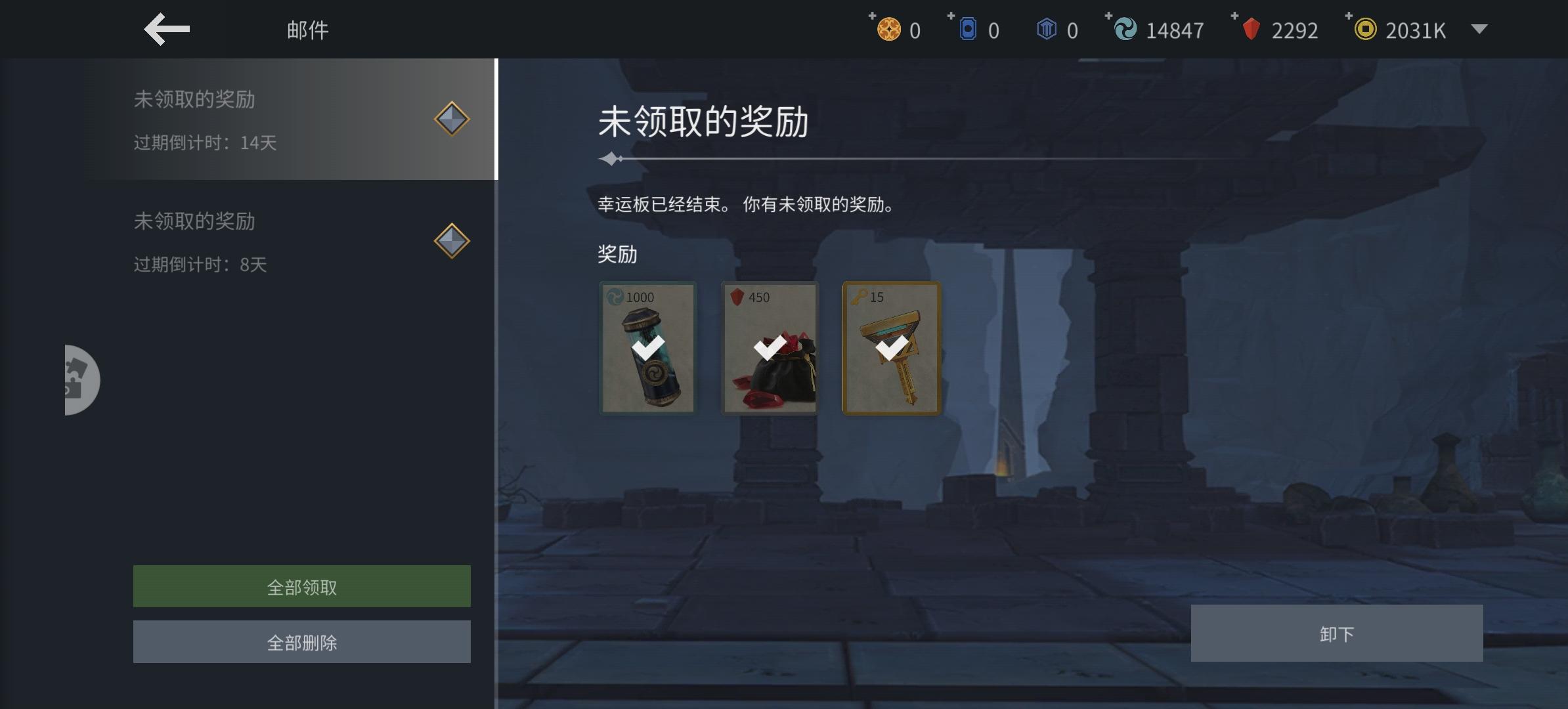Toggle the checkmark on the 450 gems reward
Screen dimensions: 1568x709
(770, 348)
